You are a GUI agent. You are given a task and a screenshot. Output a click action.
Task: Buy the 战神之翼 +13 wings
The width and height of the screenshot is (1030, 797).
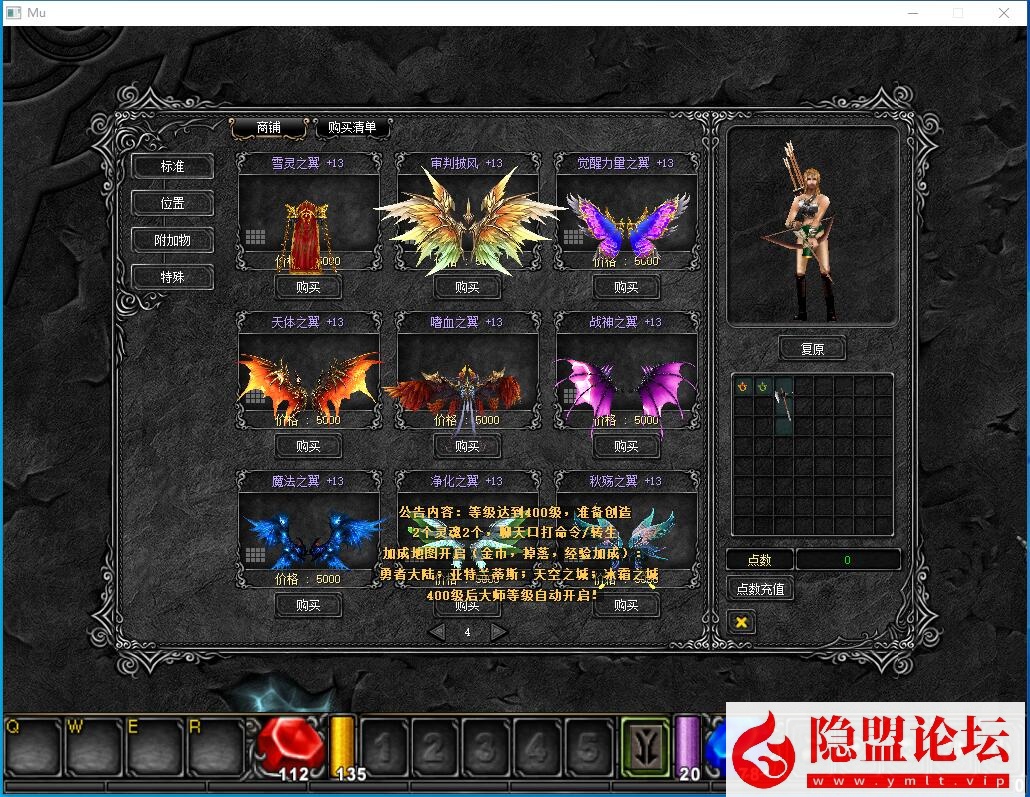626,446
